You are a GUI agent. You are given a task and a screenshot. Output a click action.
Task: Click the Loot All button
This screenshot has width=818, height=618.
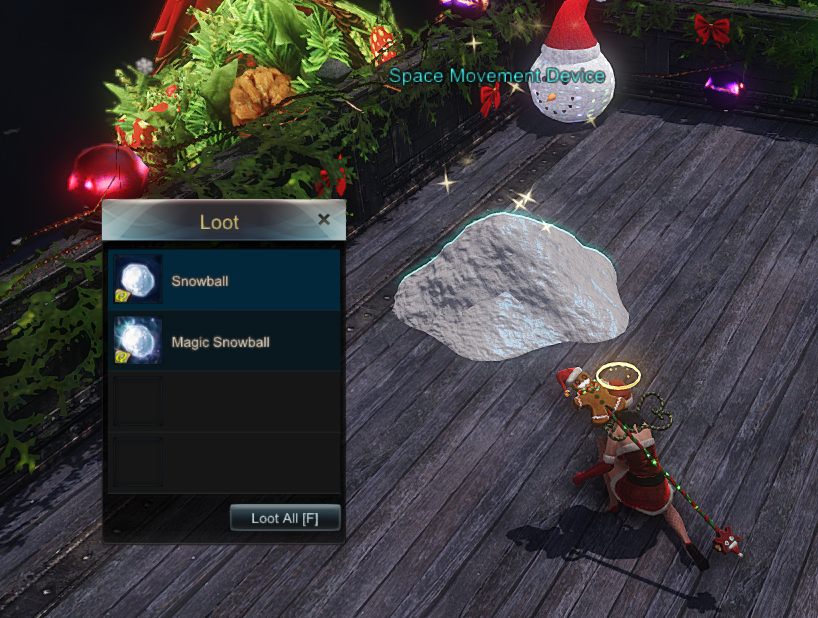(285, 518)
